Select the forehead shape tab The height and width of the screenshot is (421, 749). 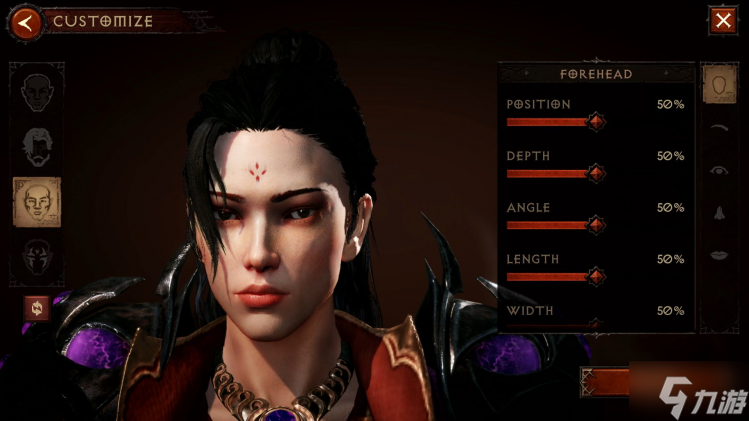pyautogui.click(x=717, y=87)
